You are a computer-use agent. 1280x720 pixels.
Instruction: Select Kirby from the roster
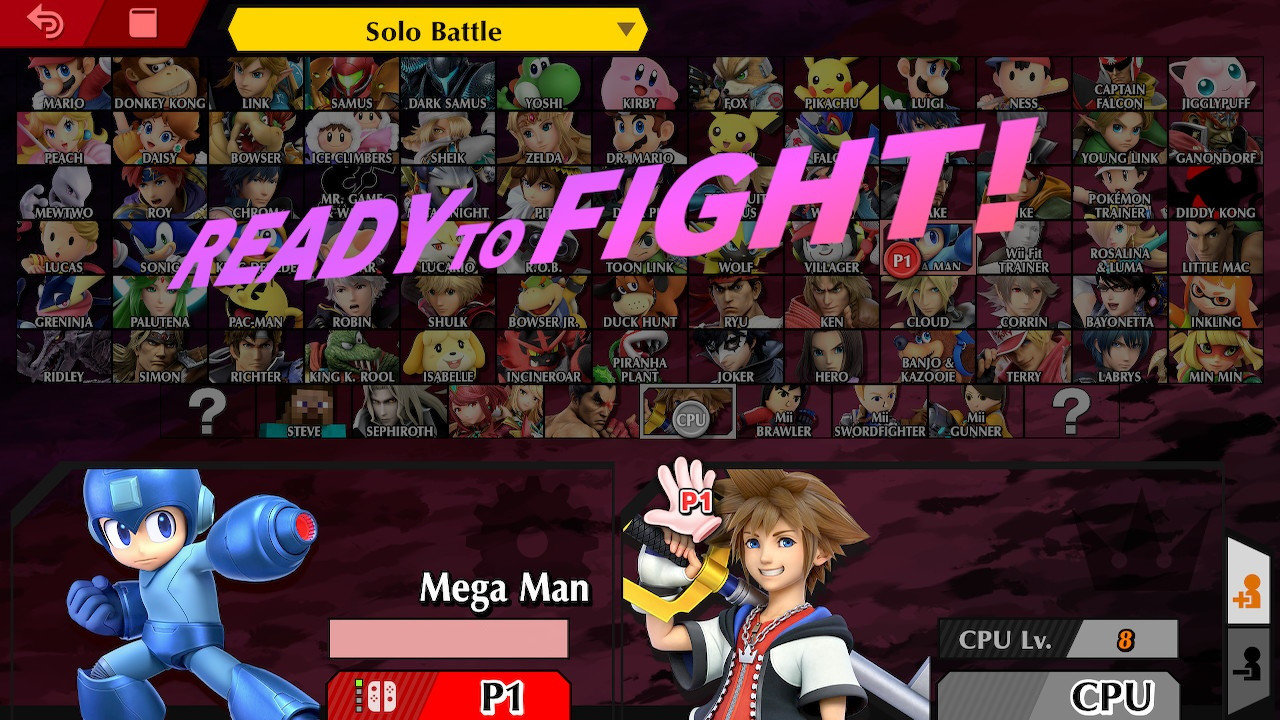click(639, 84)
